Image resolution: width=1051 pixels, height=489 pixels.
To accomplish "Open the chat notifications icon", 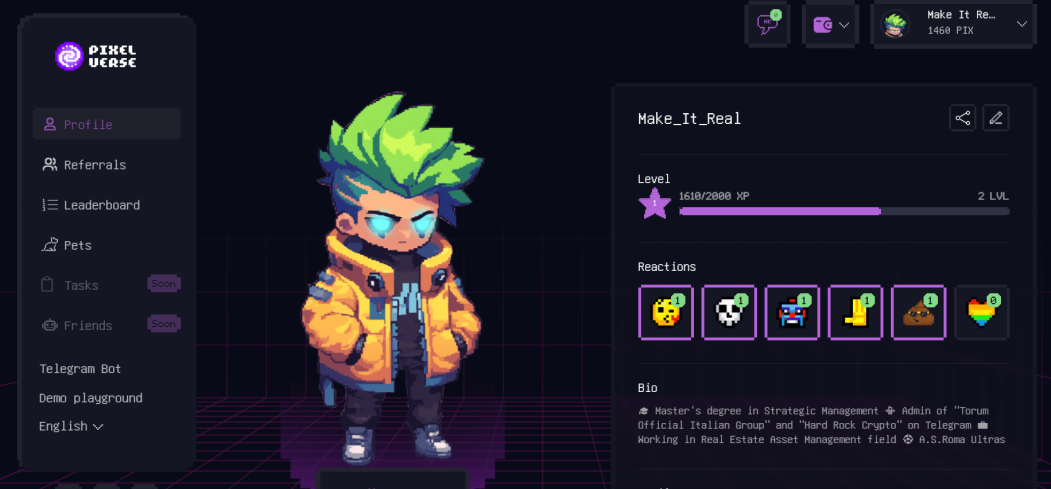I will click(x=768, y=25).
